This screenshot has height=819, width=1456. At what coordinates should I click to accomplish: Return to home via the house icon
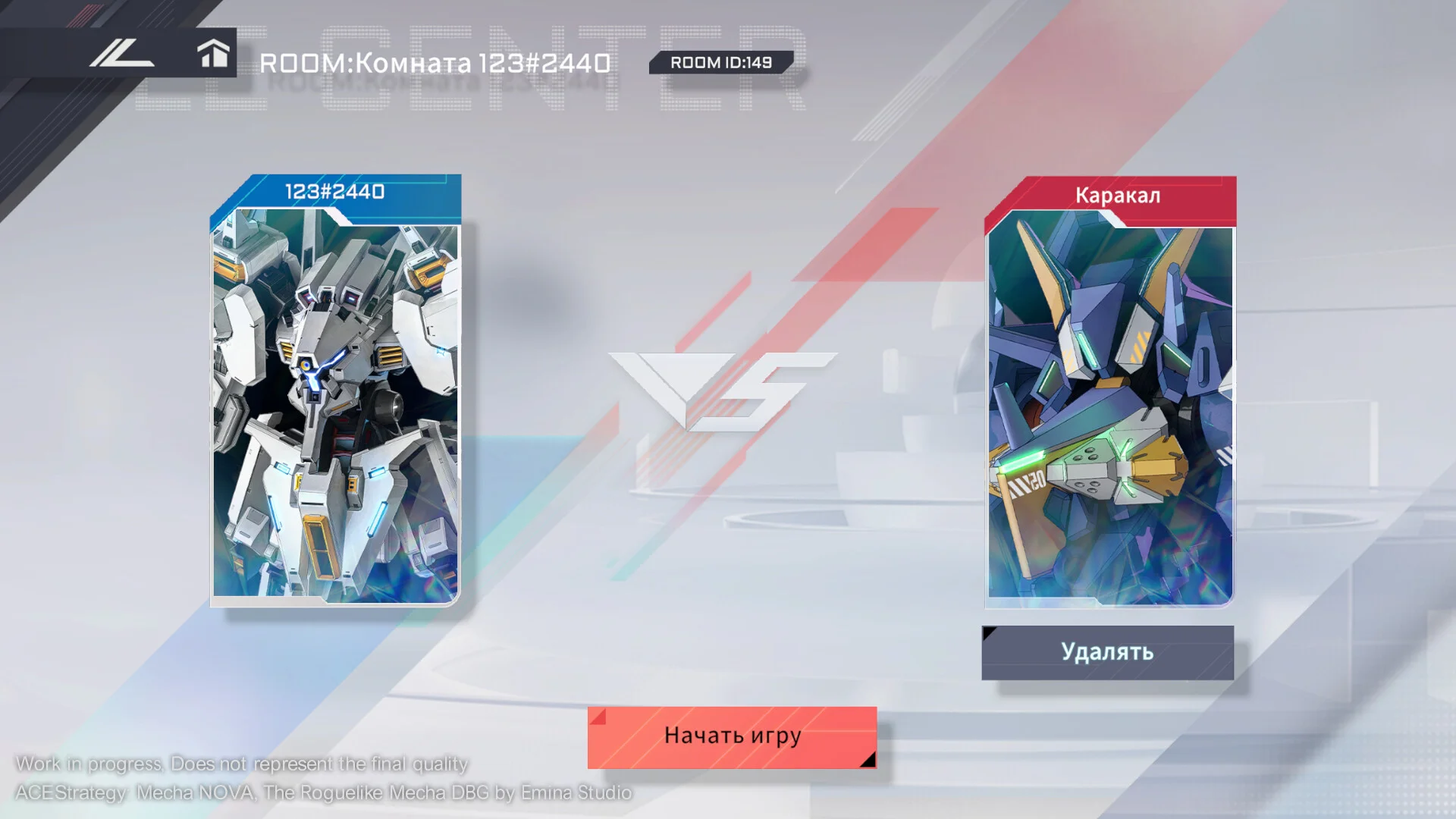pos(213,54)
